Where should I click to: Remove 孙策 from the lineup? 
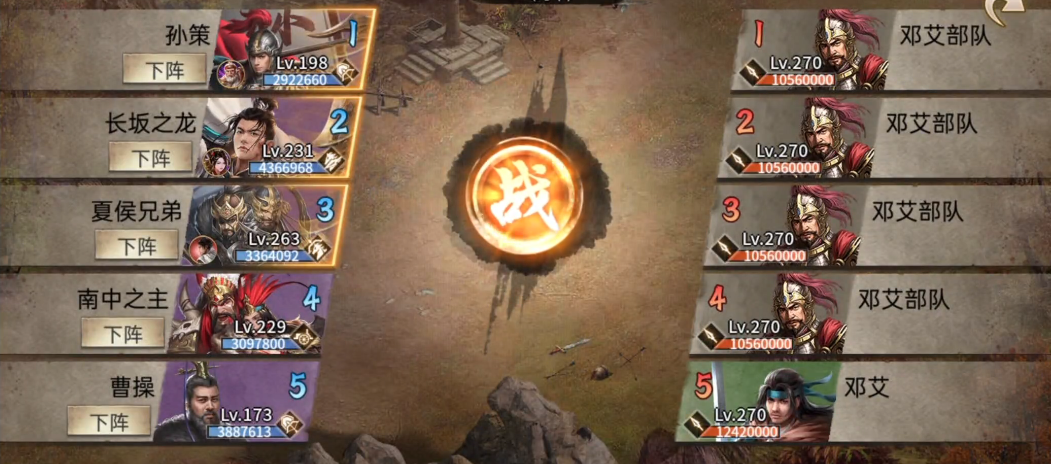164,70
